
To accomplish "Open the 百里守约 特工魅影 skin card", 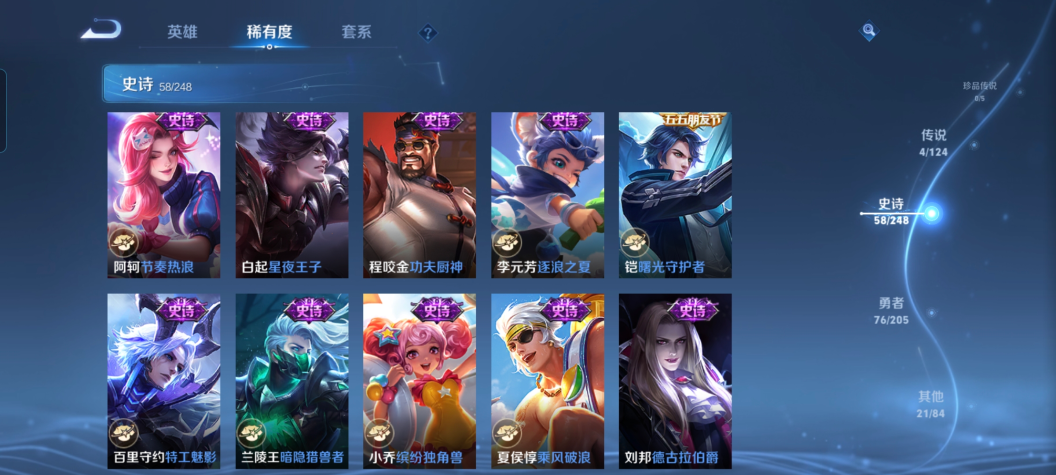I will (x=164, y=381).
